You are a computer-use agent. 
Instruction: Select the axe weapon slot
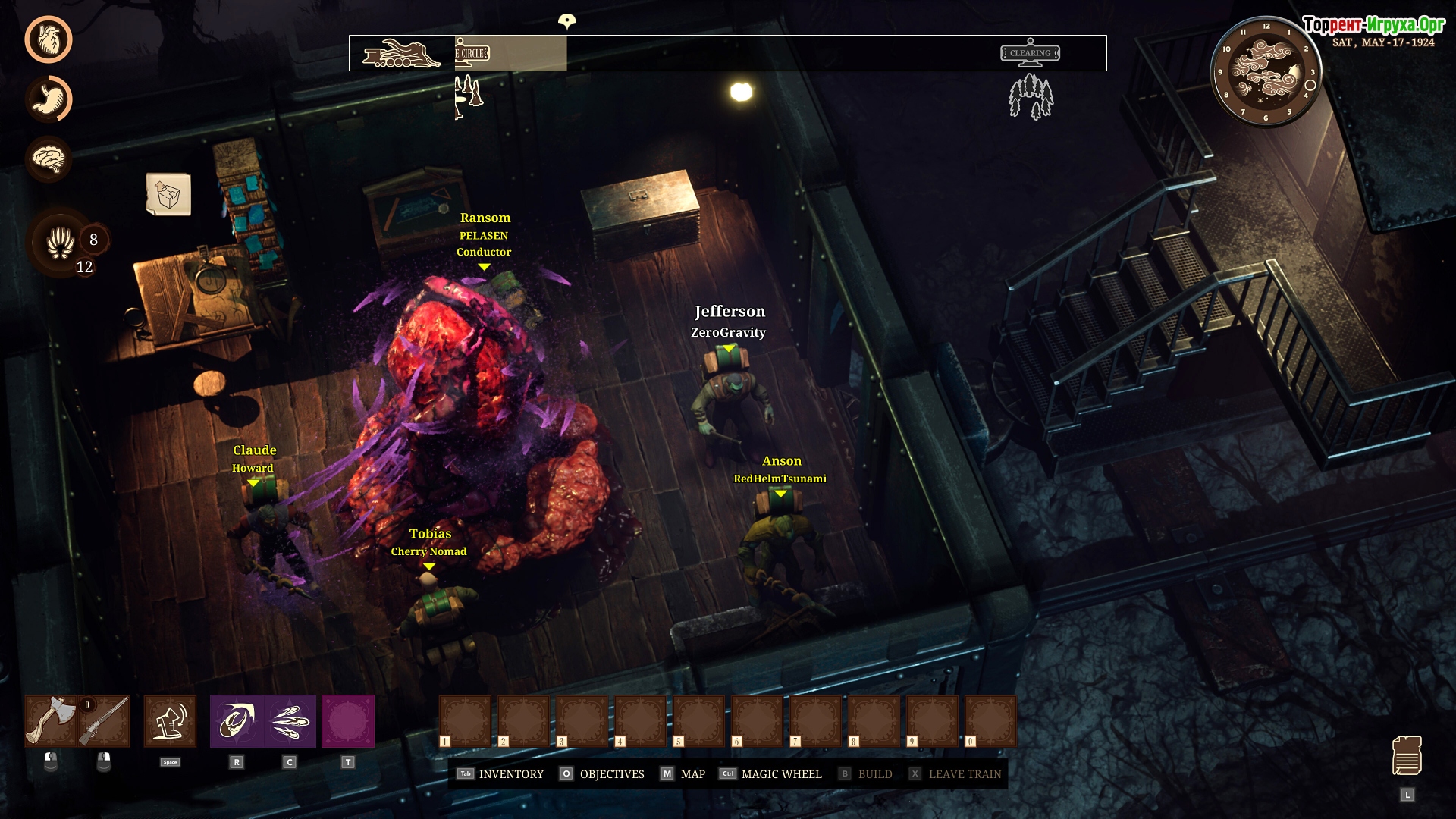(x=51, y=721)
